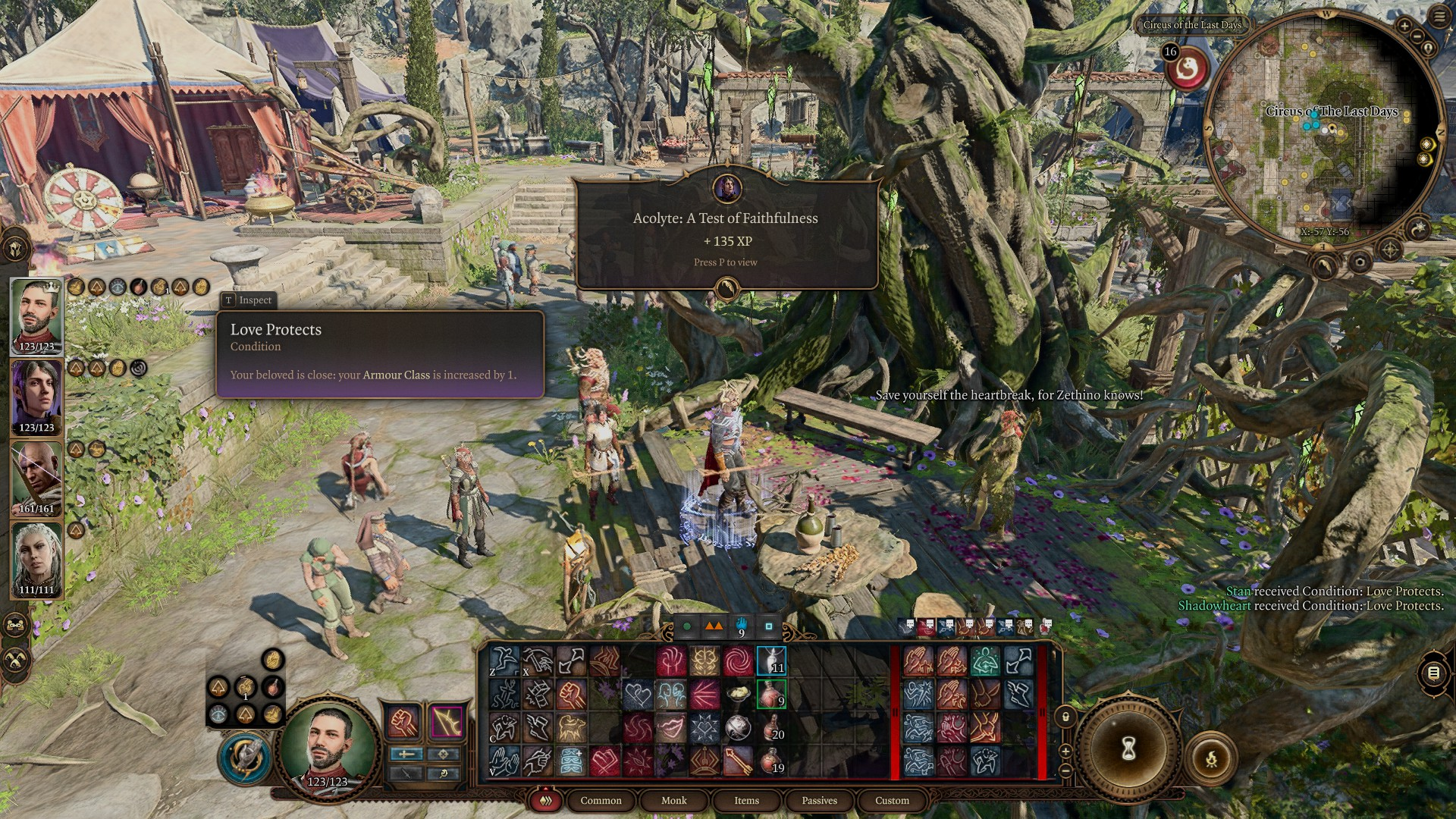Show the Passives hotbar tab
Image resolution: width=1456 pixels, height=819 pixels.
point(819,800)
